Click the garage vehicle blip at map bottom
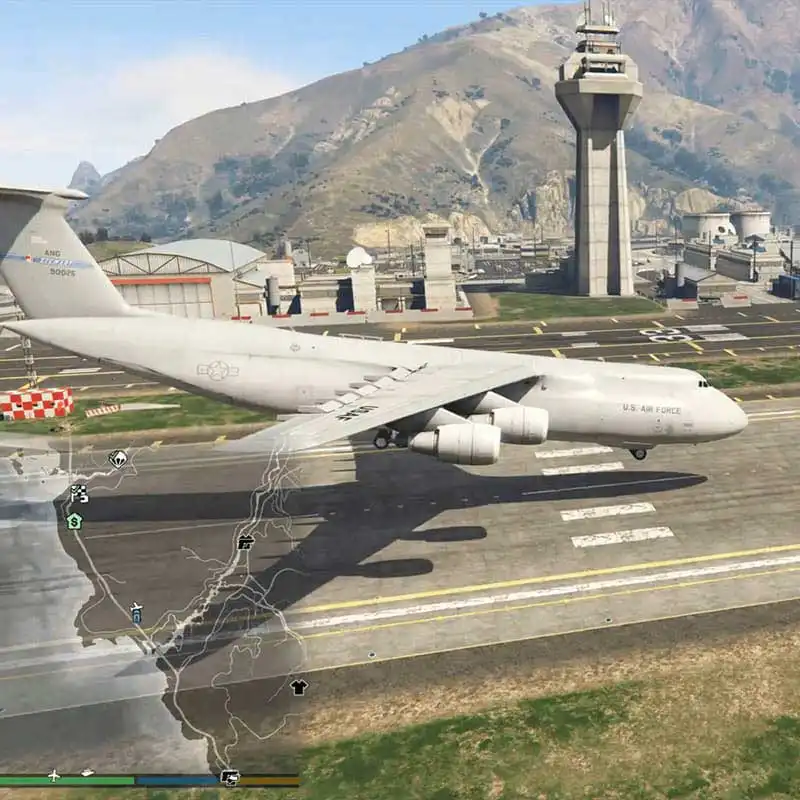This screenshot has width=800, height=800. [x=229, y=777]
